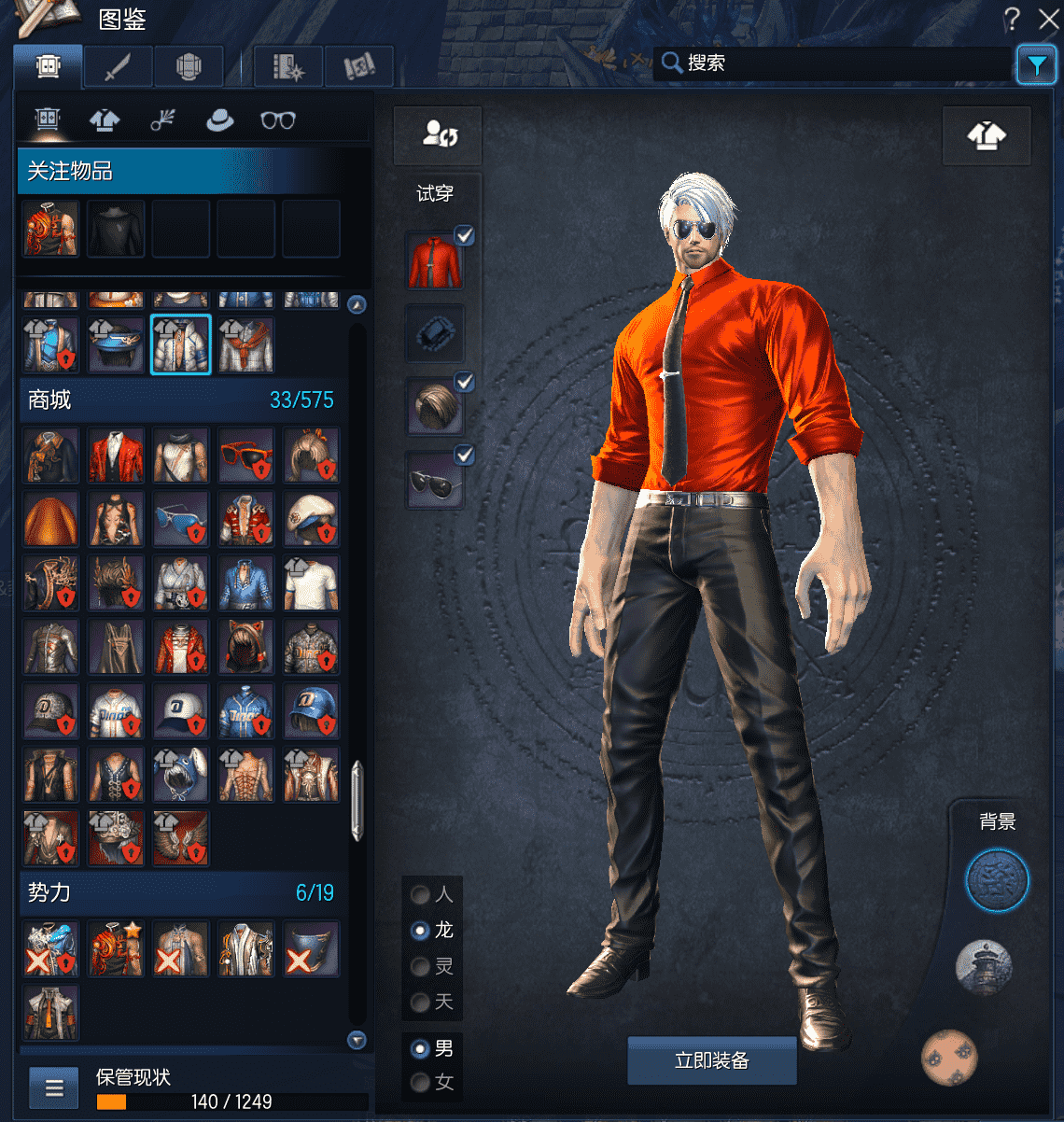1064x1122 pixels.
Task: Open the 保管现状 list menu button
Action: click(54, 1087)
